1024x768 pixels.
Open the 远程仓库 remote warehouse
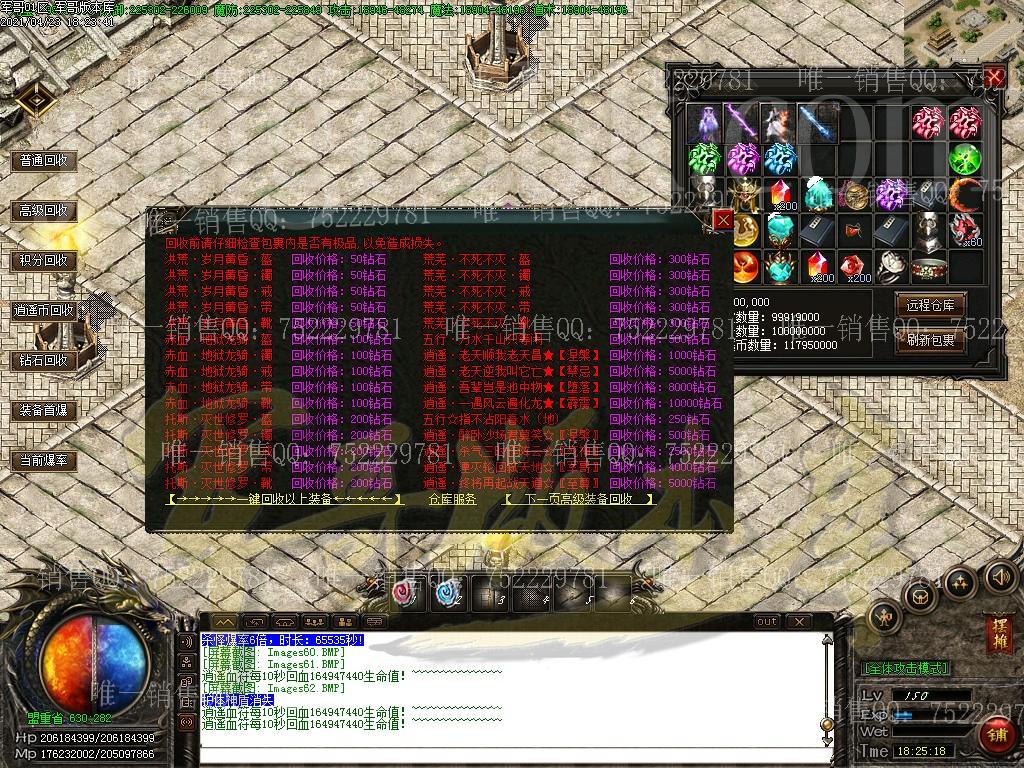930,305
